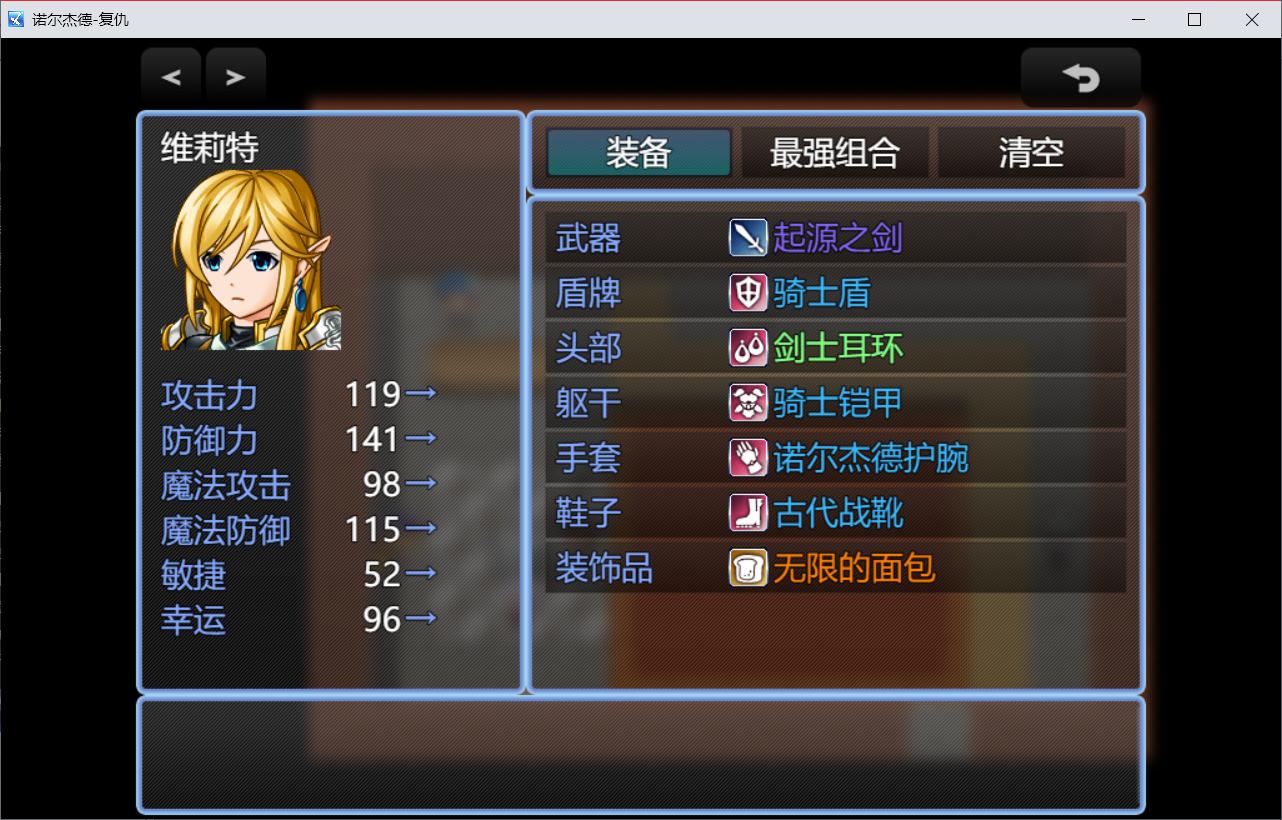Viewport: 1282px width, 820px height.
Task: Open the 最强组合 tab
Action: point(835,152)
